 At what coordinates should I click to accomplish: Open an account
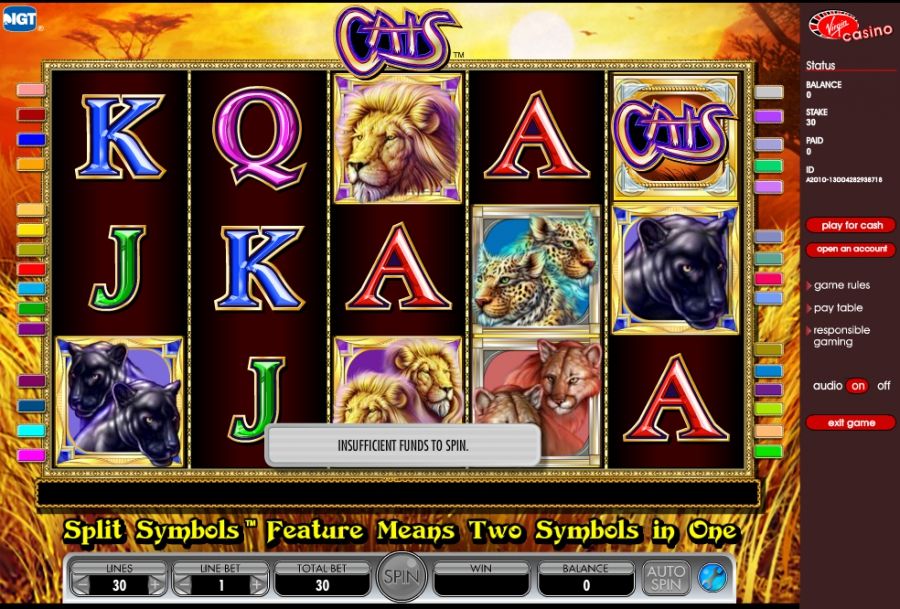(x=851, y=249)
